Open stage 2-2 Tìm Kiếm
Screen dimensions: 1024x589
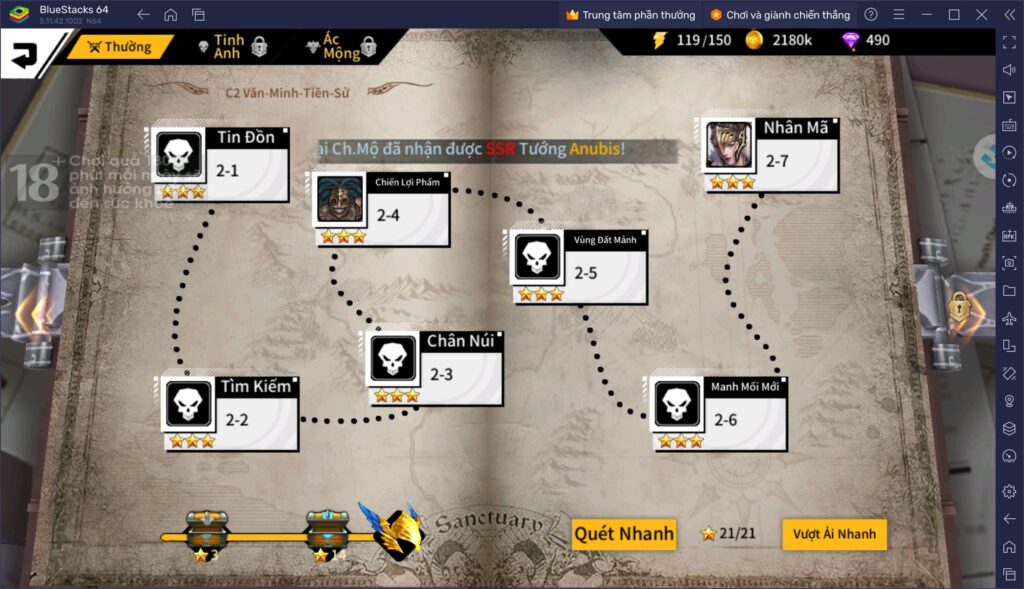point(229,412)
